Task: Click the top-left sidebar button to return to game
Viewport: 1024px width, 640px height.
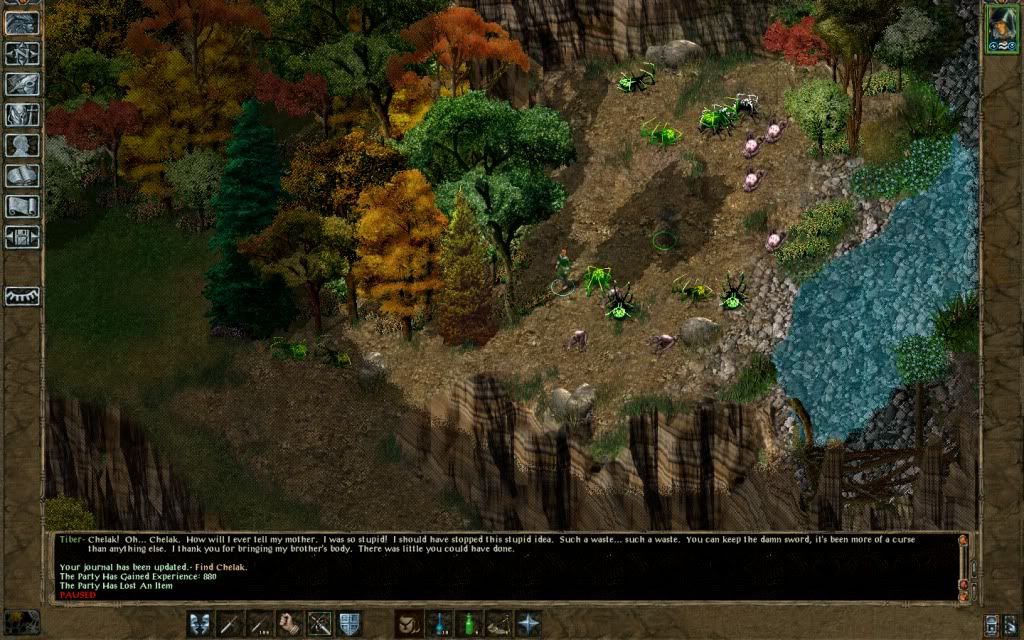Action: click(x=22, y=23)
